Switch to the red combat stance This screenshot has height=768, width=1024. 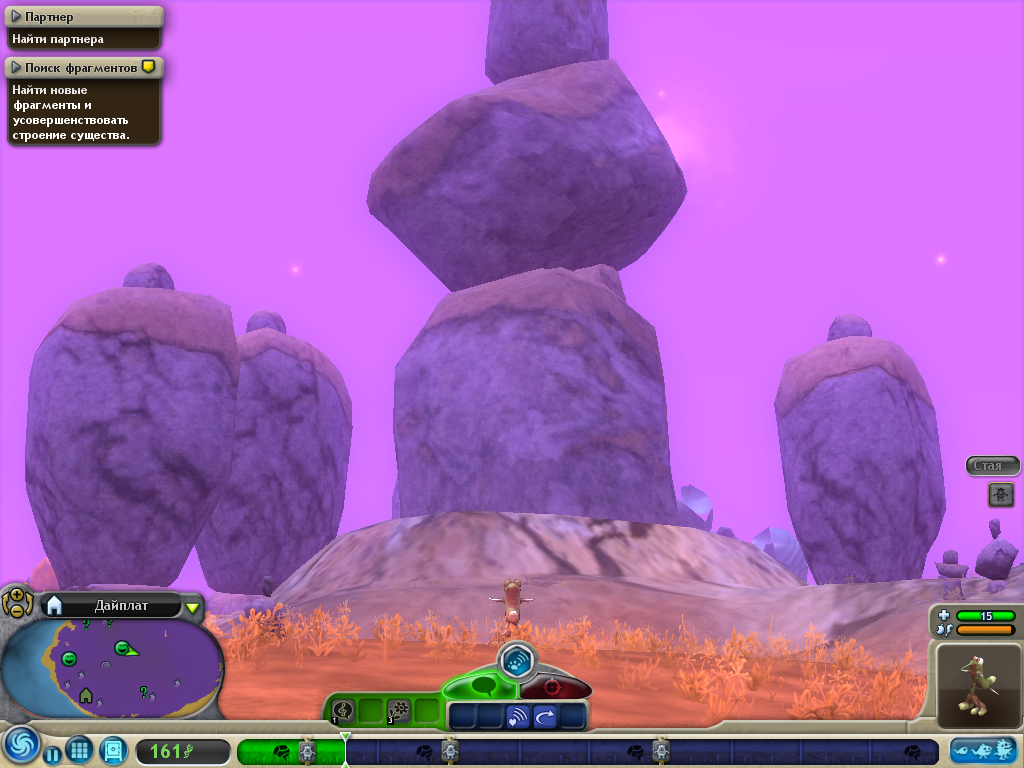point(553,688)
